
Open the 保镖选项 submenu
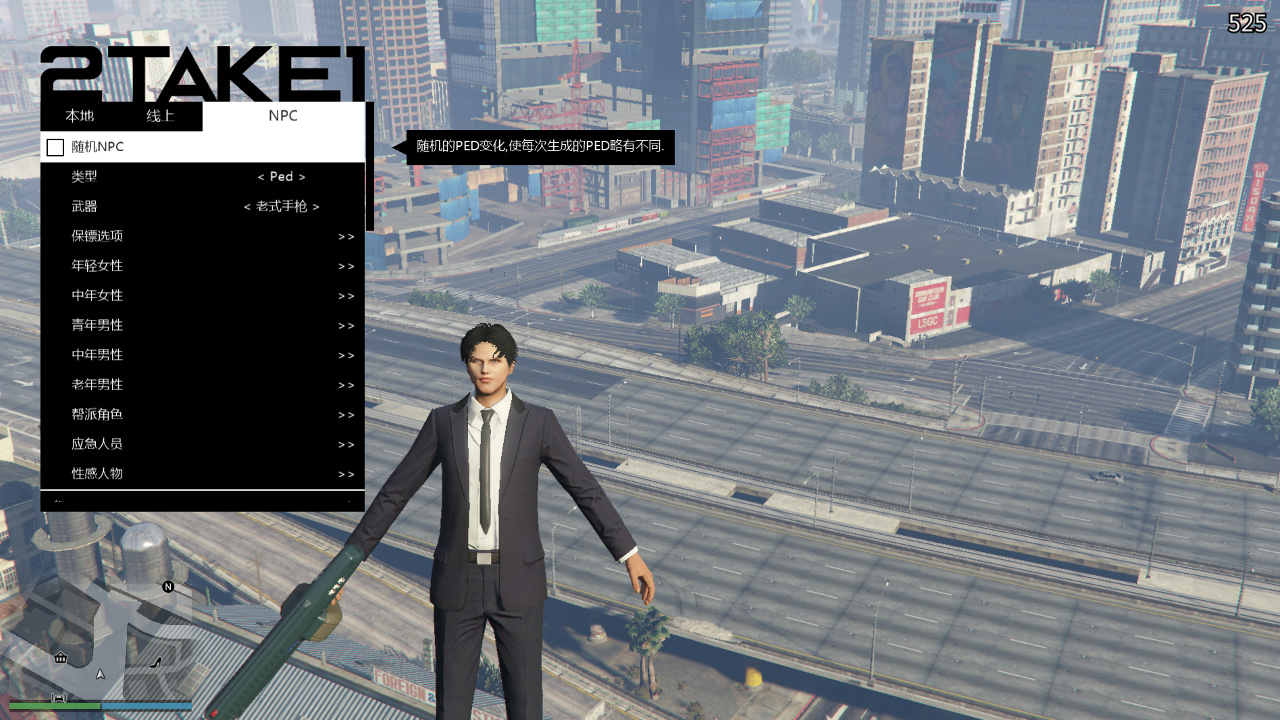coord(200,236)
